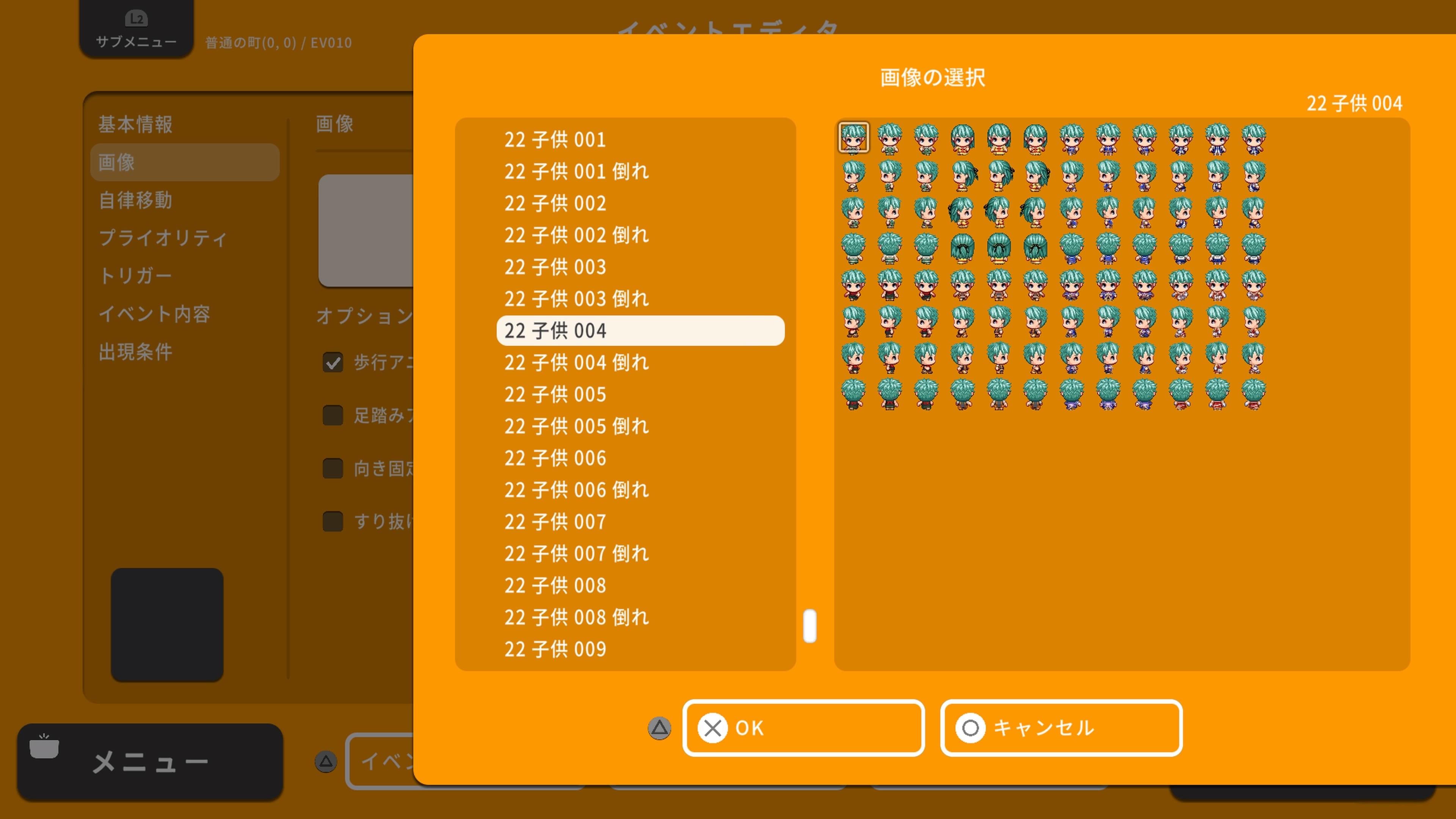Click the cross icon on the OK button
1456x819 pixels.
(713, 728)
